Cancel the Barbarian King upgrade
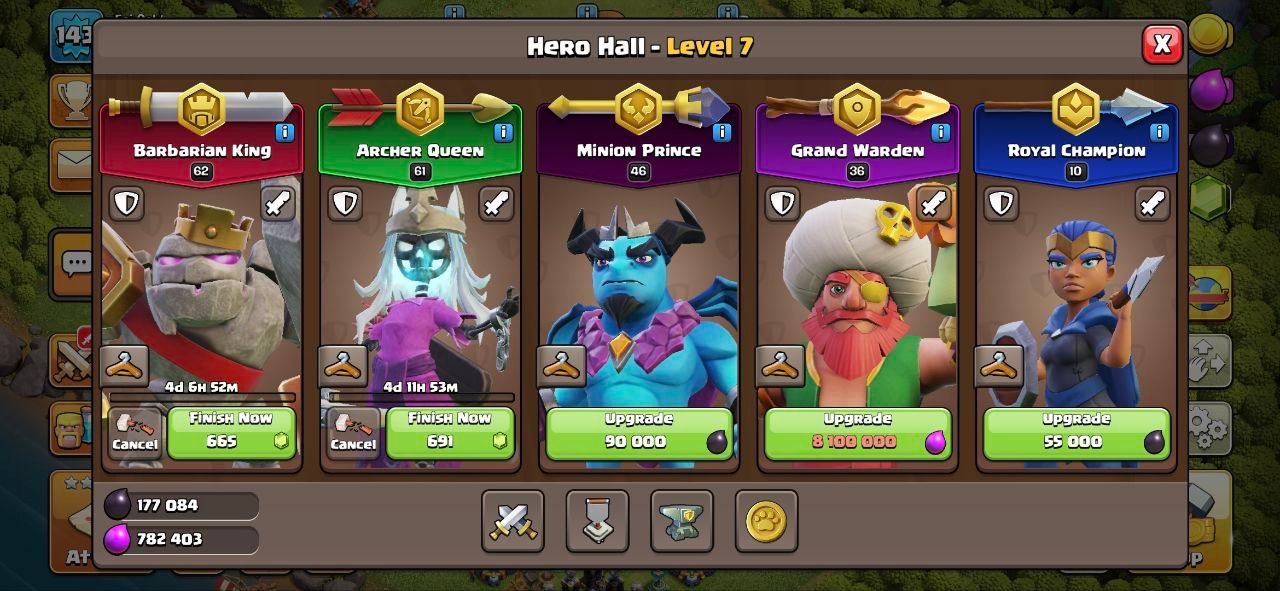 (x=135, y=434)
